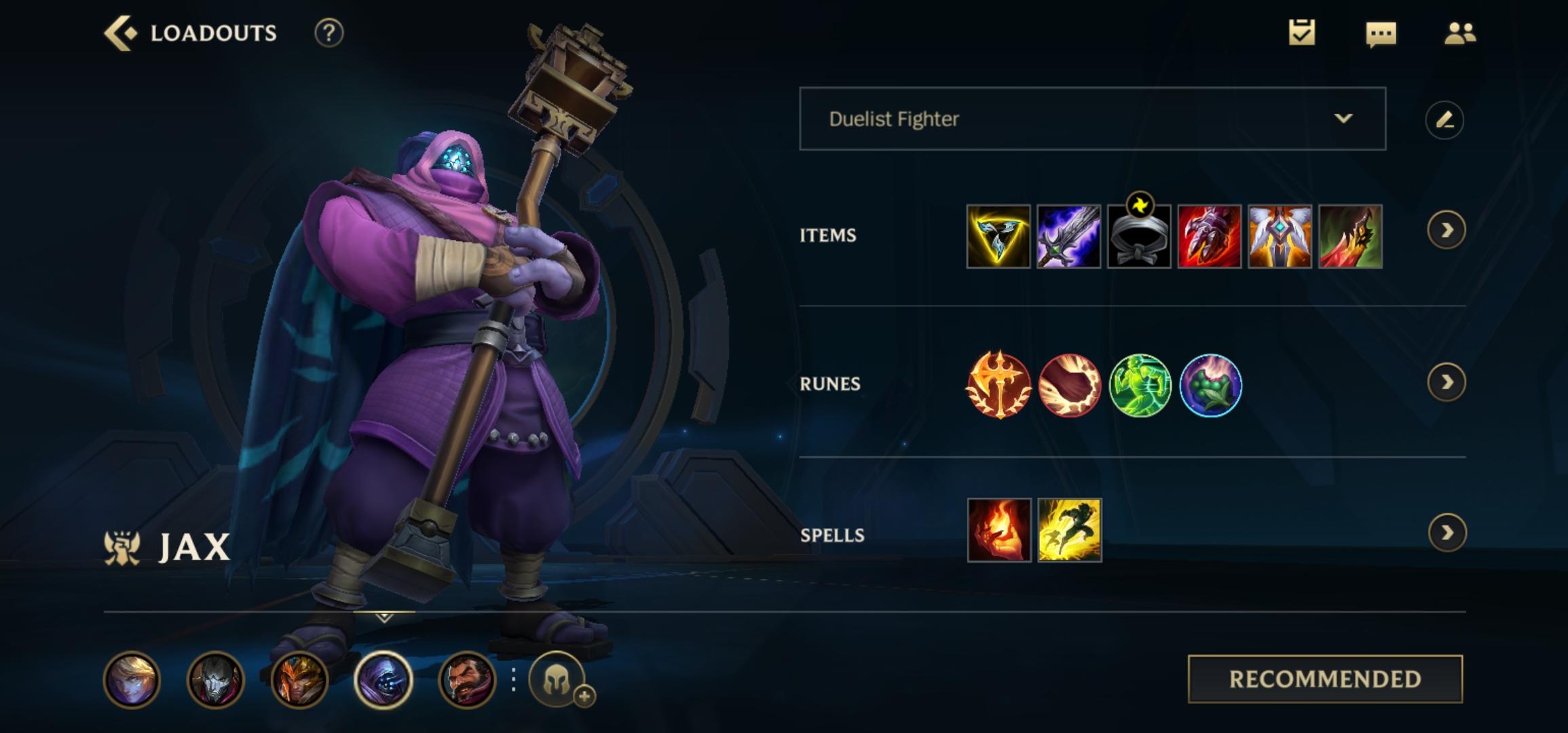Select the Conqueror keystone rune
This screenshot has height=733, width=1568.
pos(998,385)
